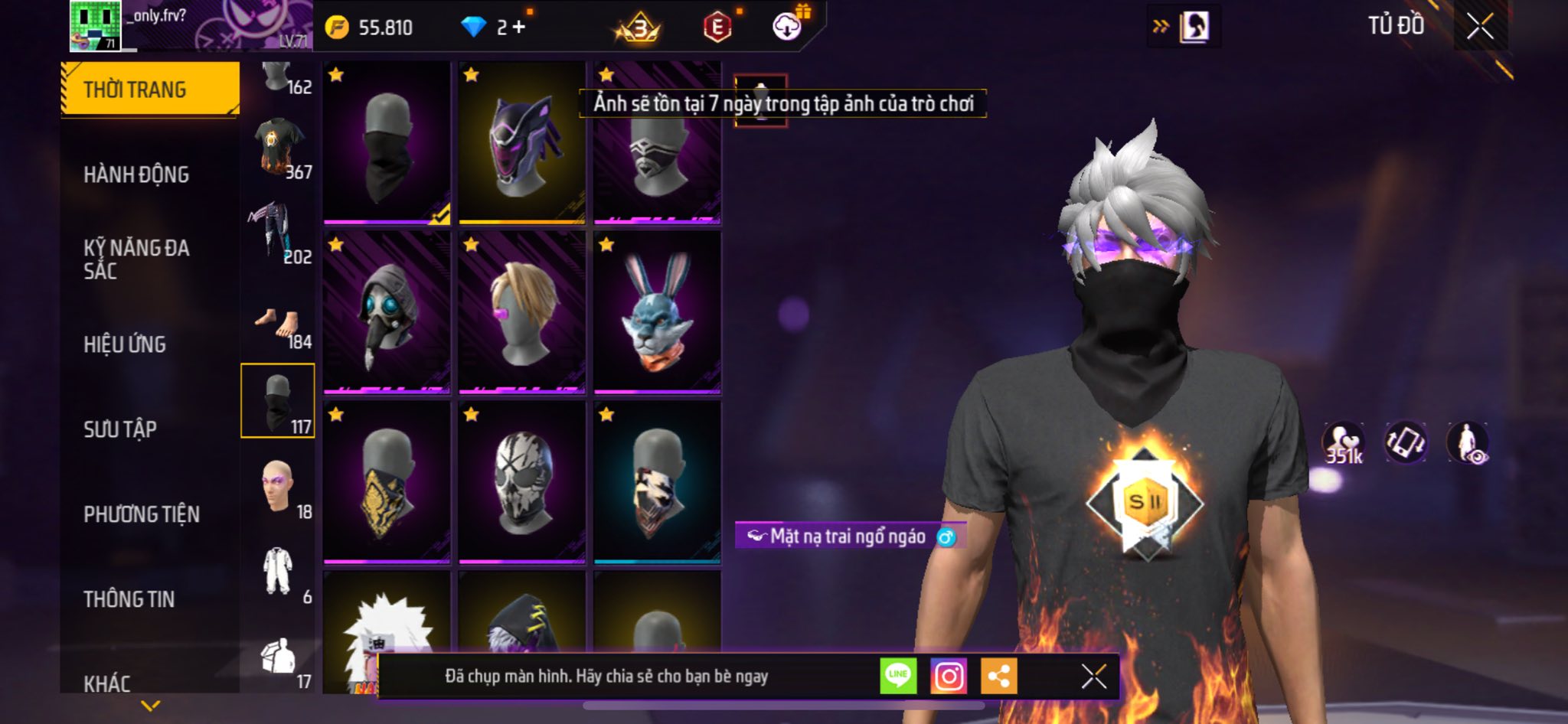Open the Thông Tin menu

129,599
